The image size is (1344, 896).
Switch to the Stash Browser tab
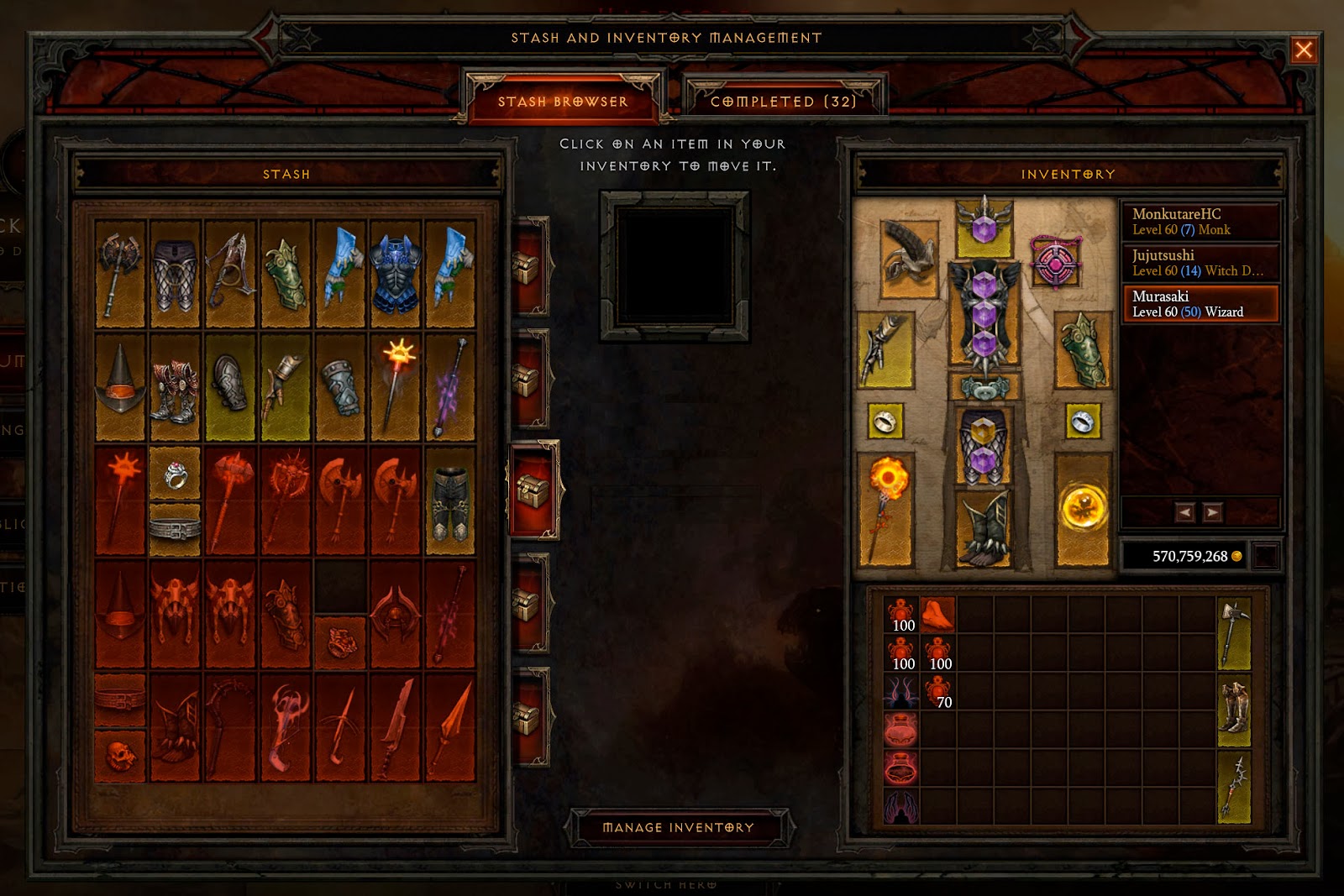pyautogui.click(x=563, y=102)
